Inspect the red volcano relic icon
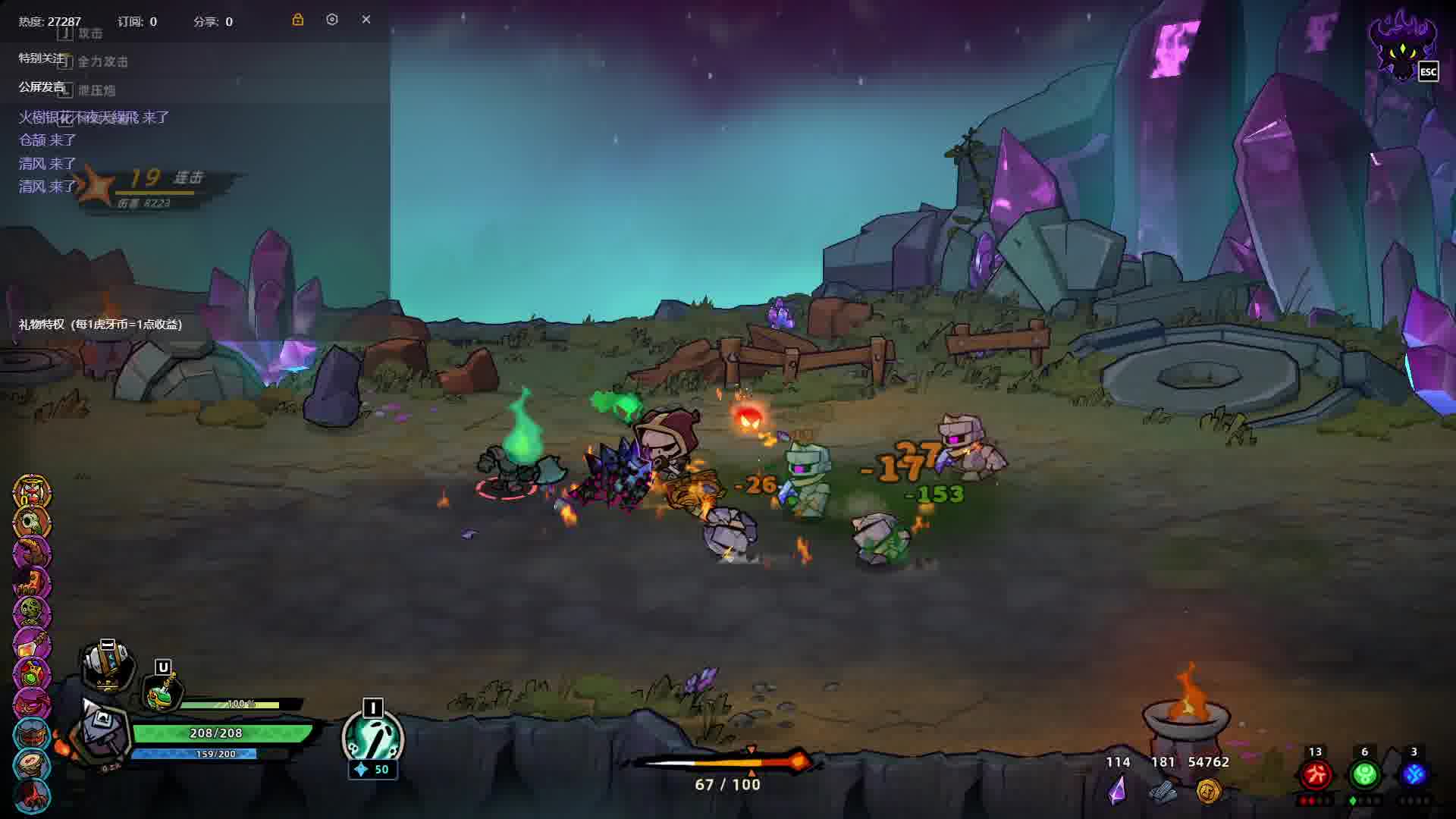The image size is (1456, 819). click(32, 795)
